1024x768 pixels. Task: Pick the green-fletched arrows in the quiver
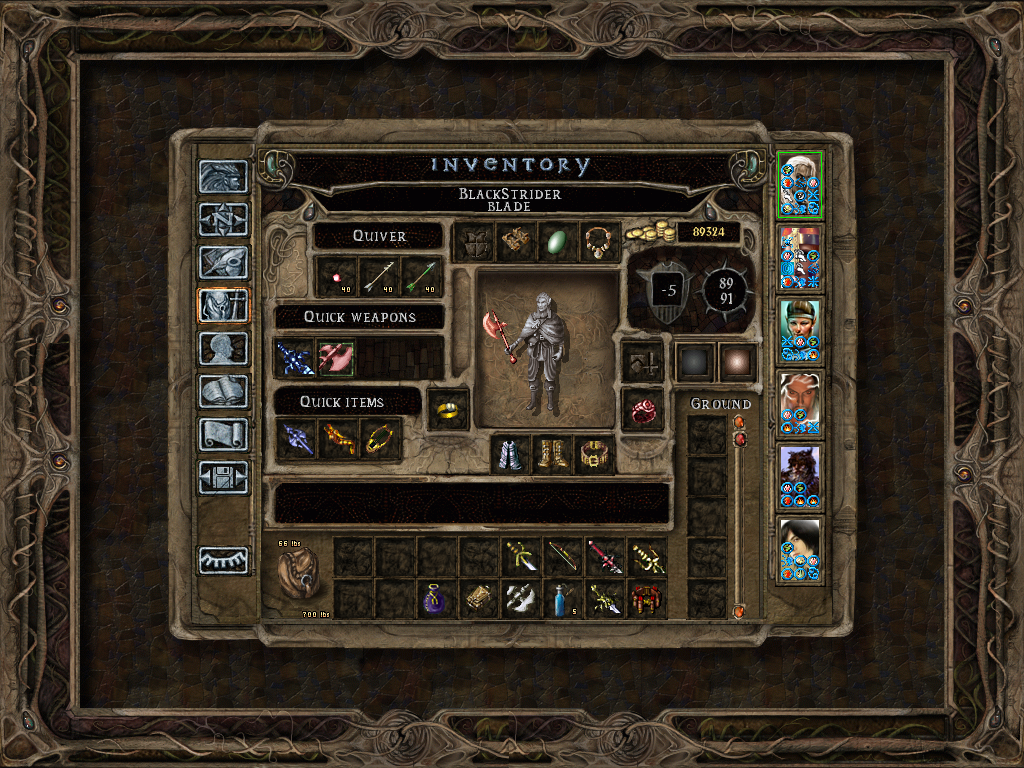[x=421, y=277]
